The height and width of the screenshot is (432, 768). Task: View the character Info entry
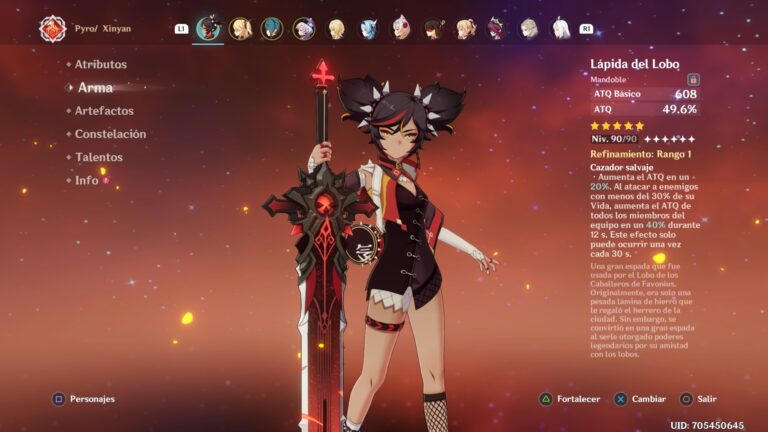[87, 181]
